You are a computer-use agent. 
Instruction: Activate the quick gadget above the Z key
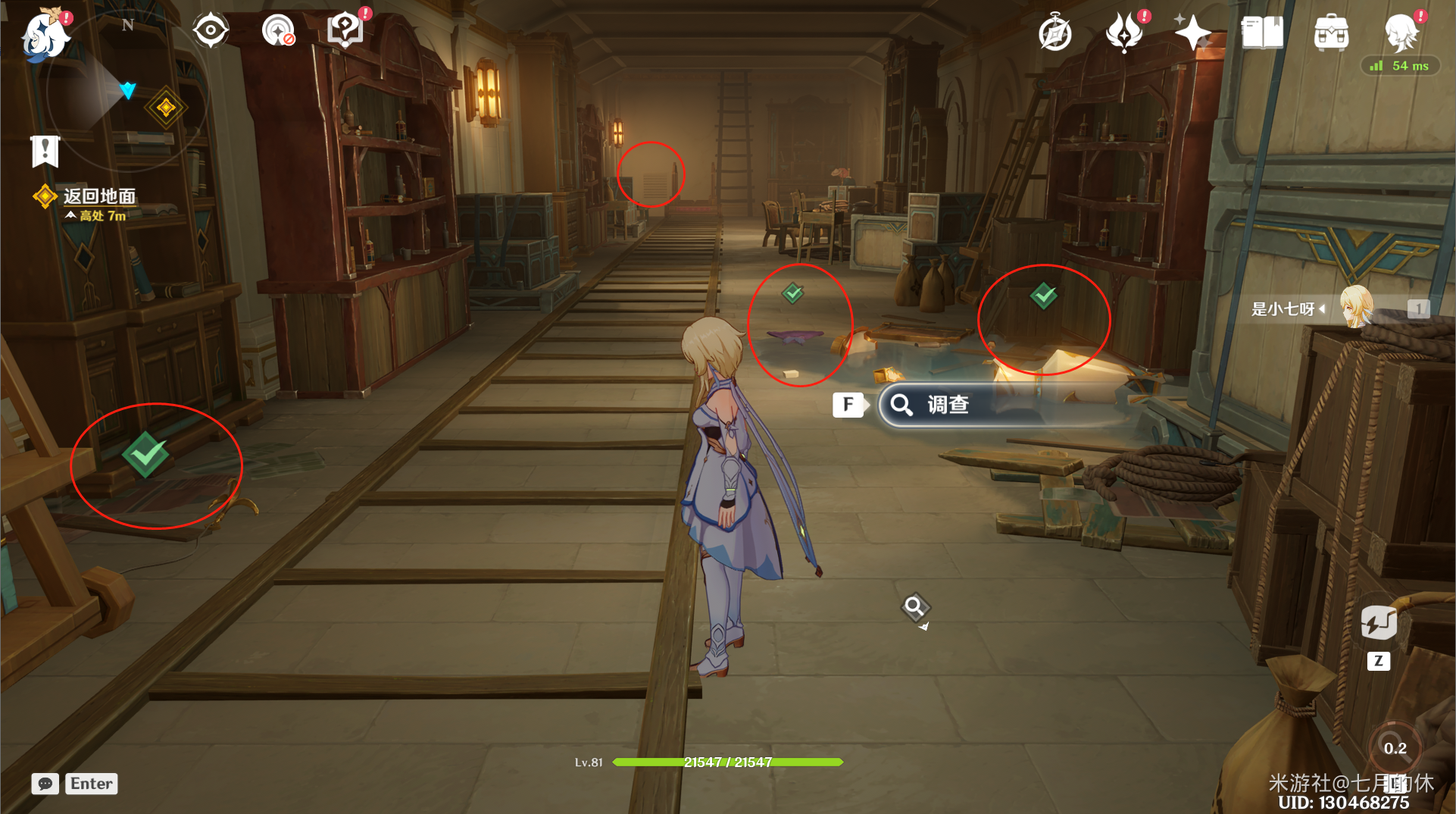(1379, 623)
